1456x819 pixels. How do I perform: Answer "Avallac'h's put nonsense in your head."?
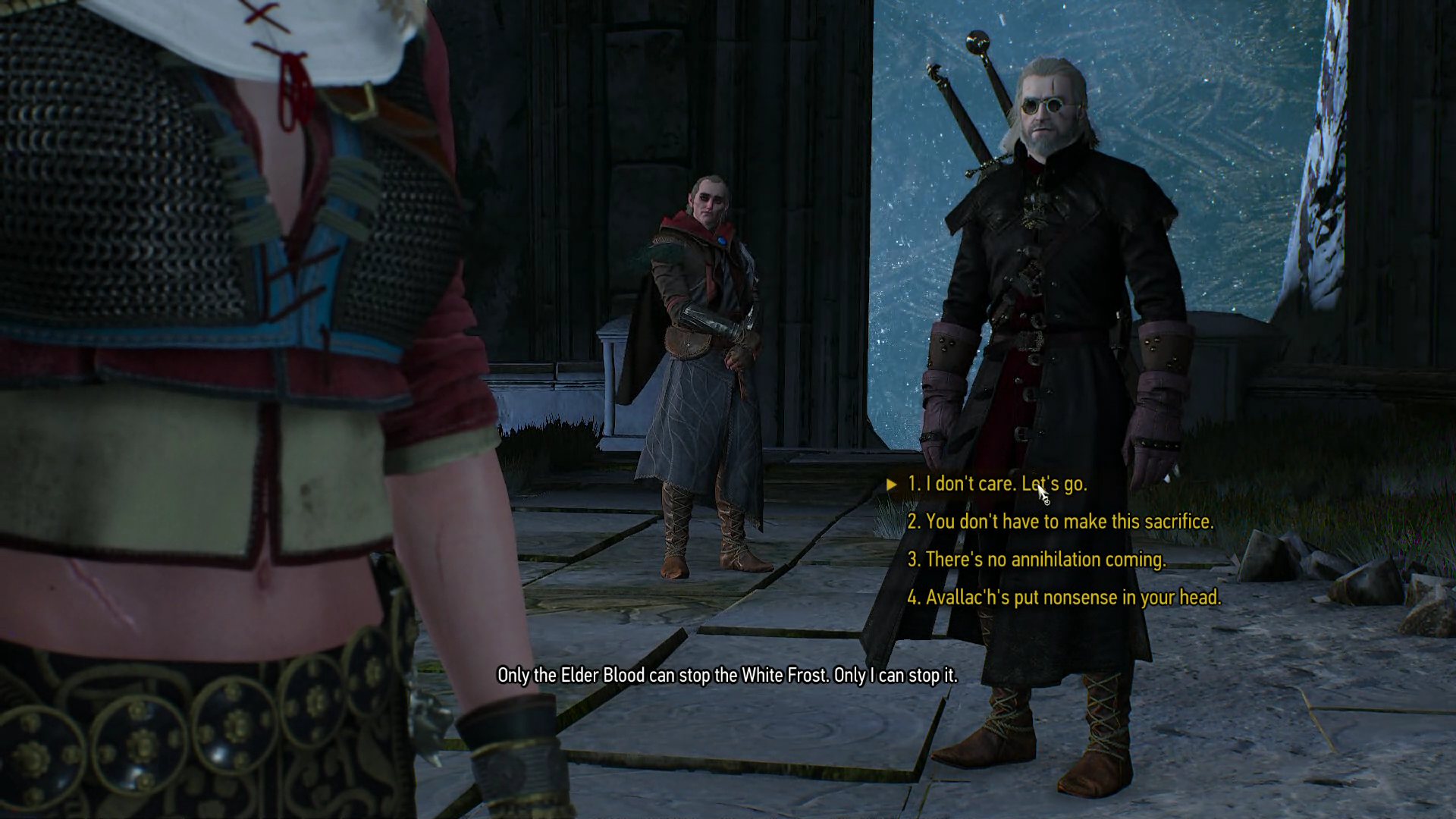1063,598
